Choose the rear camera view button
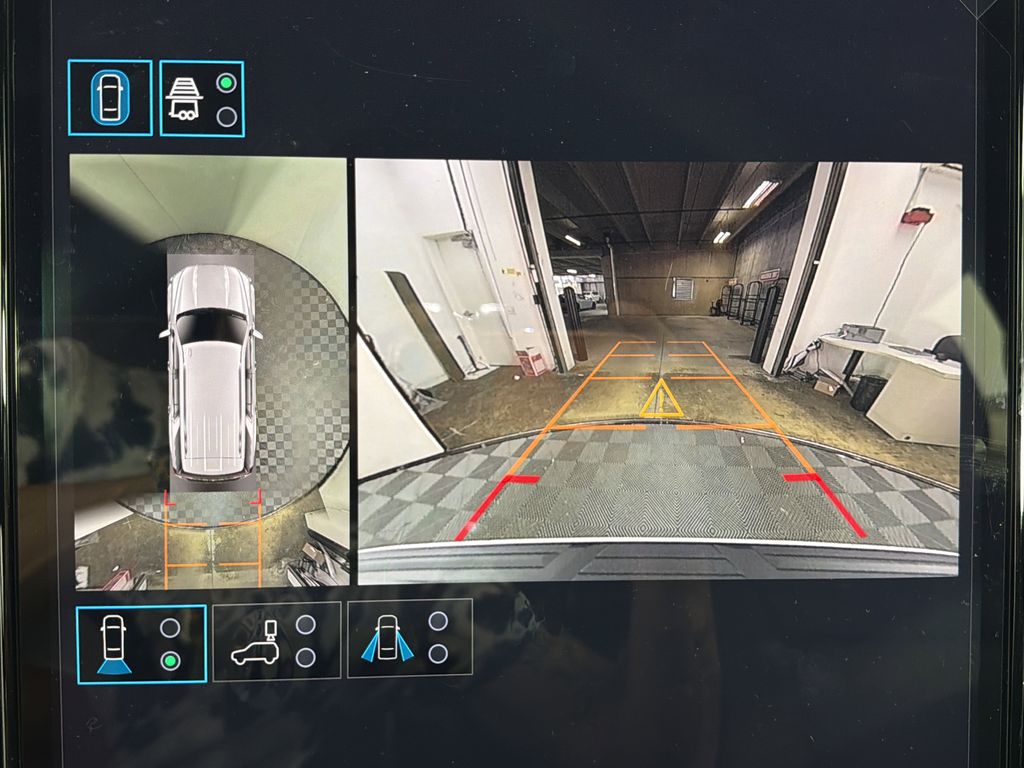This screenshot has height=768, width=1024. (141, 643)
